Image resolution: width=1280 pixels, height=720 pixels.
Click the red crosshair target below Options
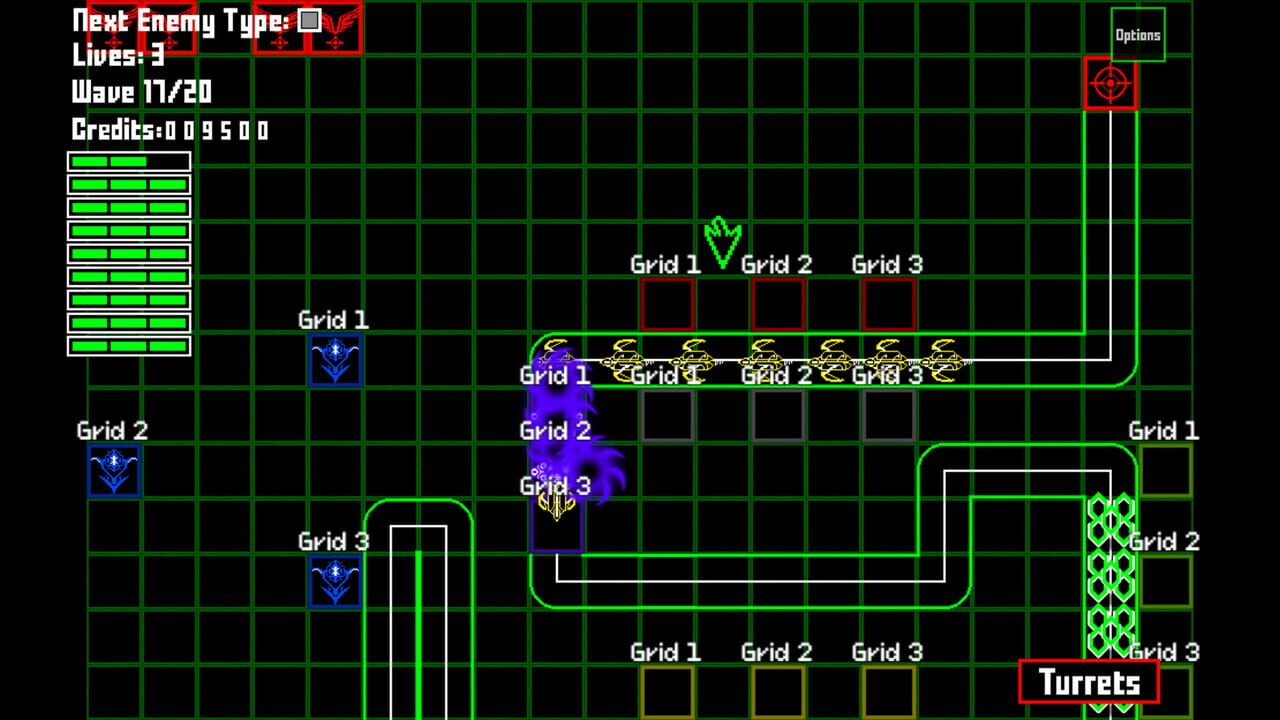click(x=1110, y=82)
